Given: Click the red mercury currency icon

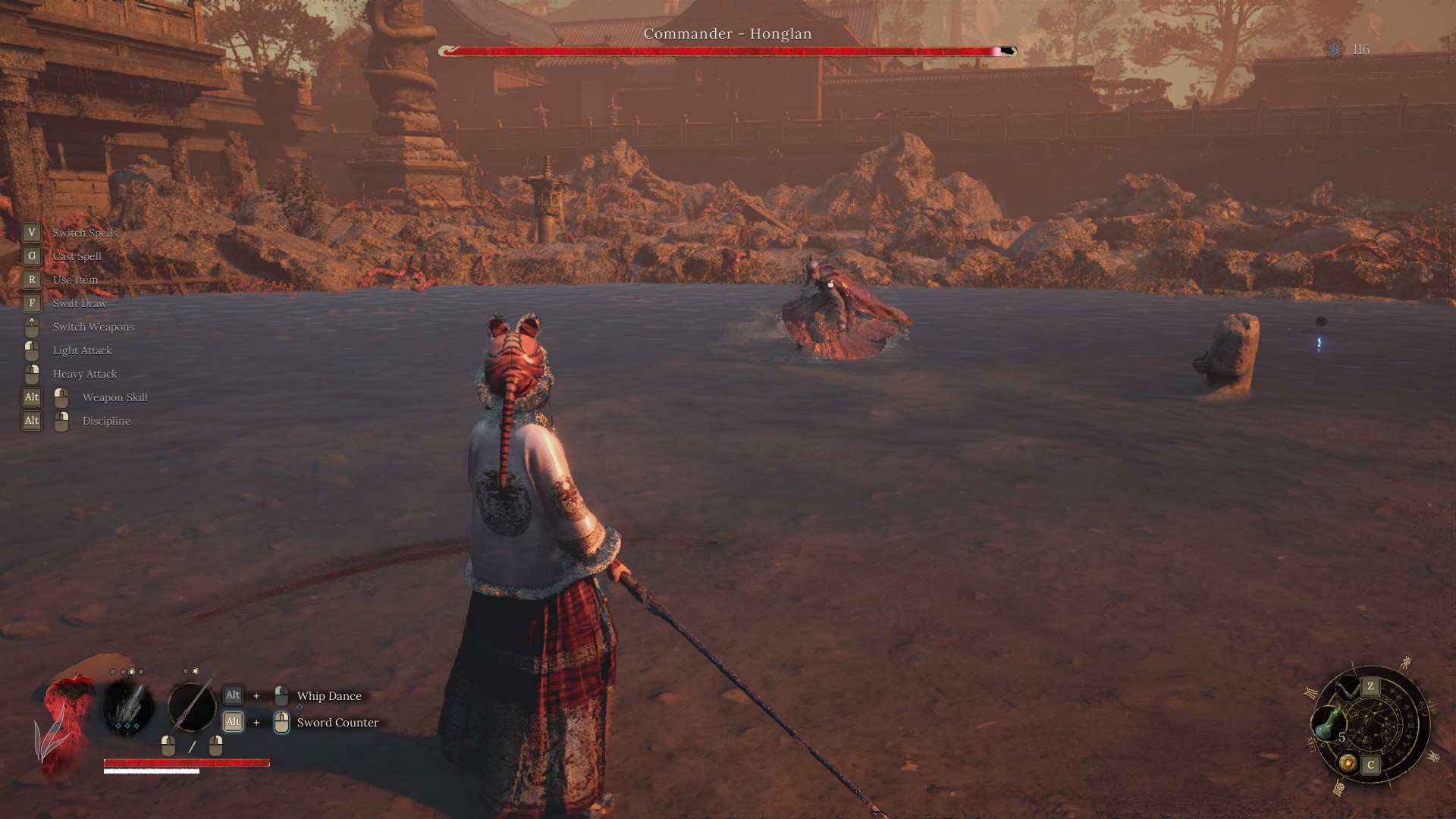Looking at the screenshot, I should click(x=1334, y=49).
